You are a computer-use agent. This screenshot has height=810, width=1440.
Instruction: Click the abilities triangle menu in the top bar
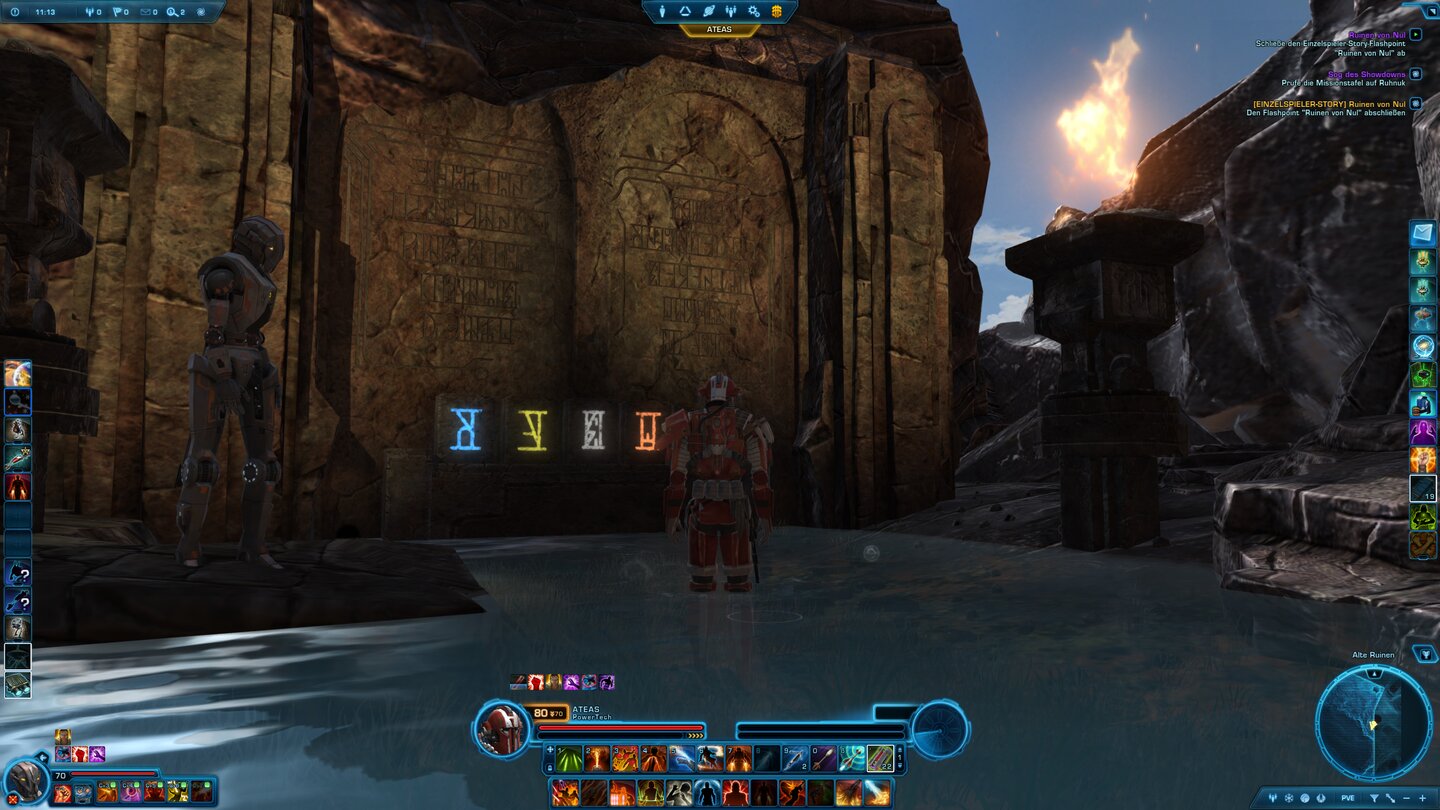[685, 12]
